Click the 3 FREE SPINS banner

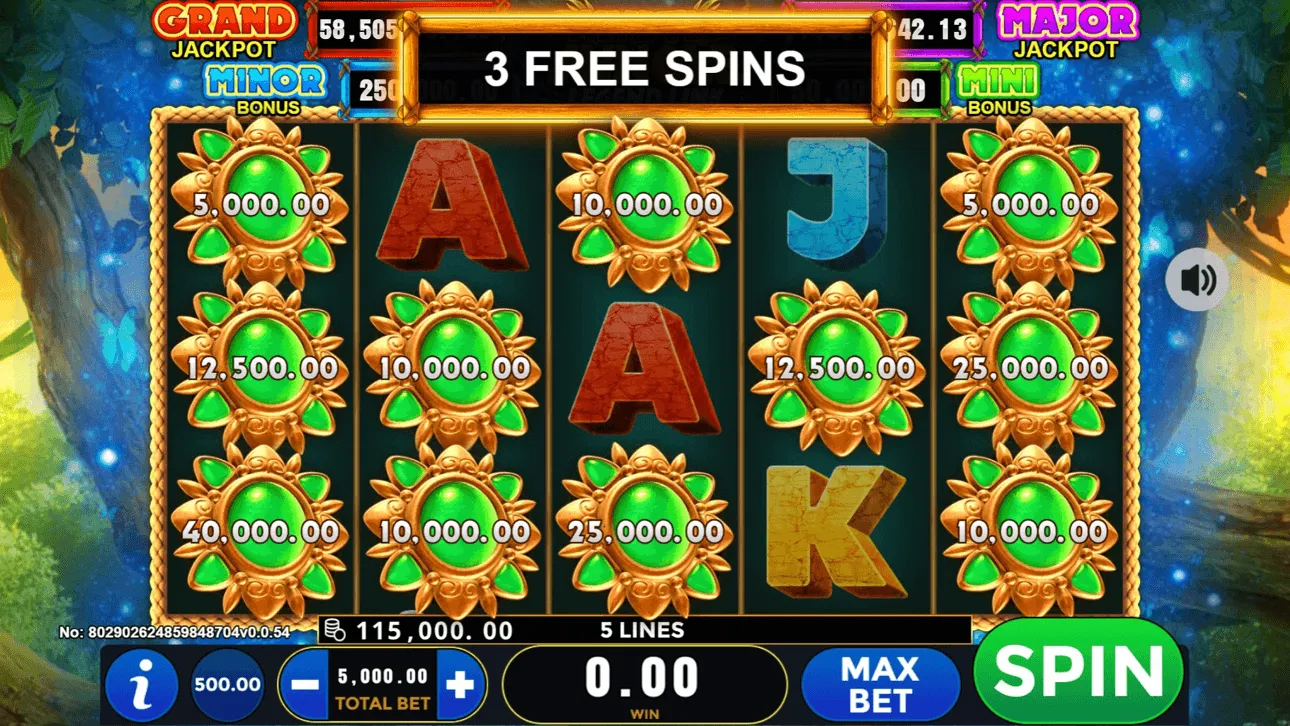point(645,67)
